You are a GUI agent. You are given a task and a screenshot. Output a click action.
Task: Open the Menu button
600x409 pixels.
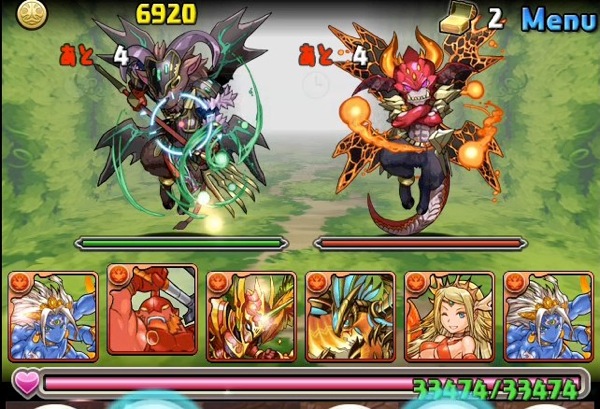[x=558, y=18]
